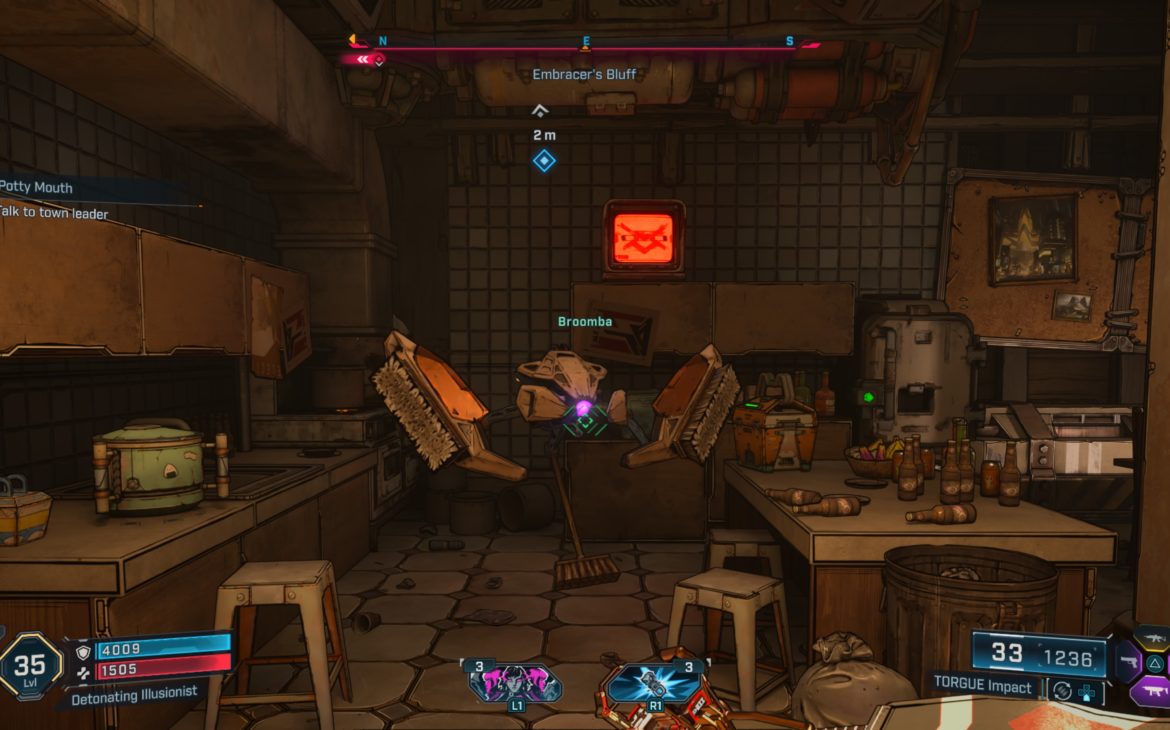Activate the pink character action skill
The height and width of the screenshot is (730, 1170).
517,683
